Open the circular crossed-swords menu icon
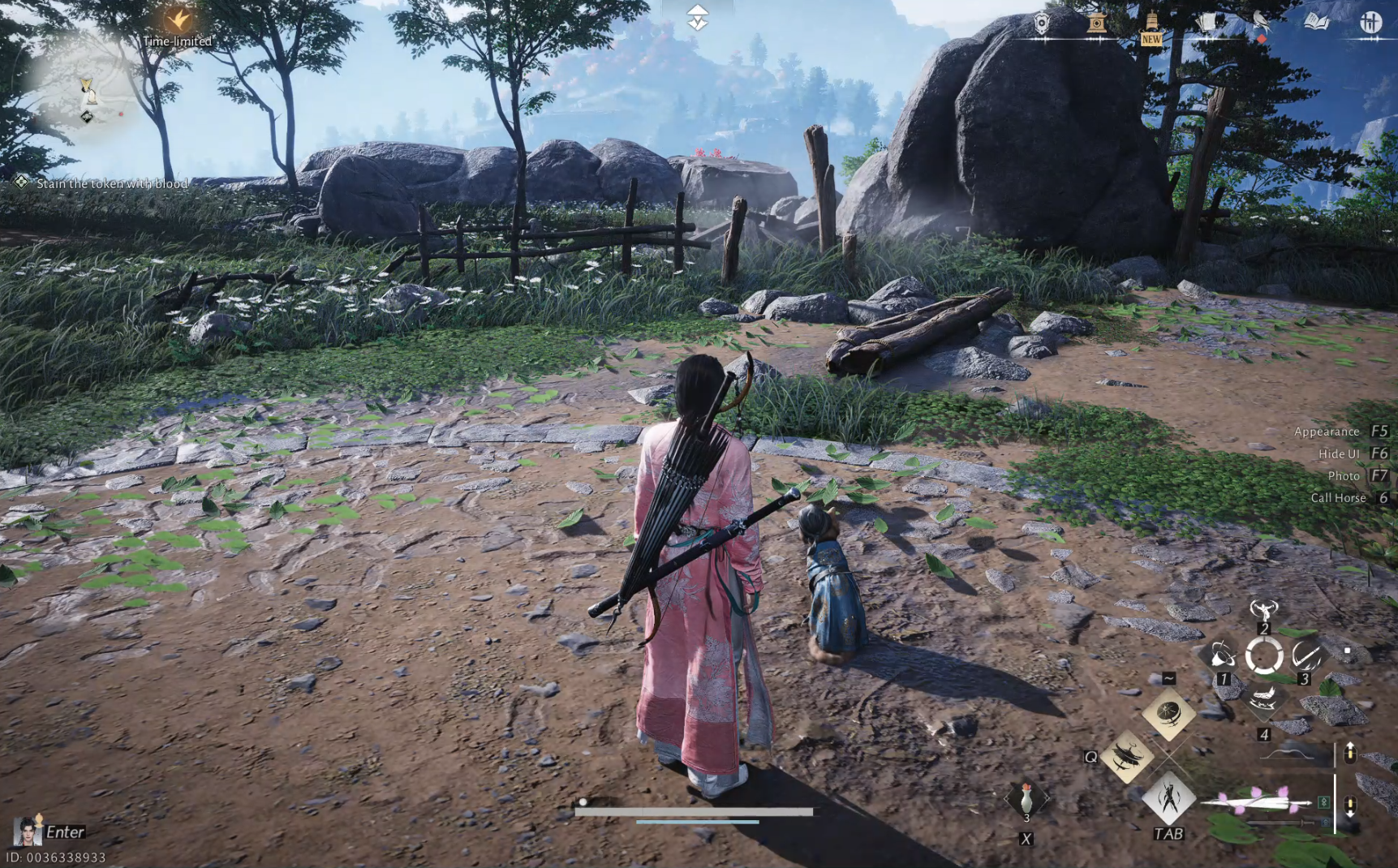Image resolution: width=1398 pixels, height=868 pixels. coord(1370,22)
